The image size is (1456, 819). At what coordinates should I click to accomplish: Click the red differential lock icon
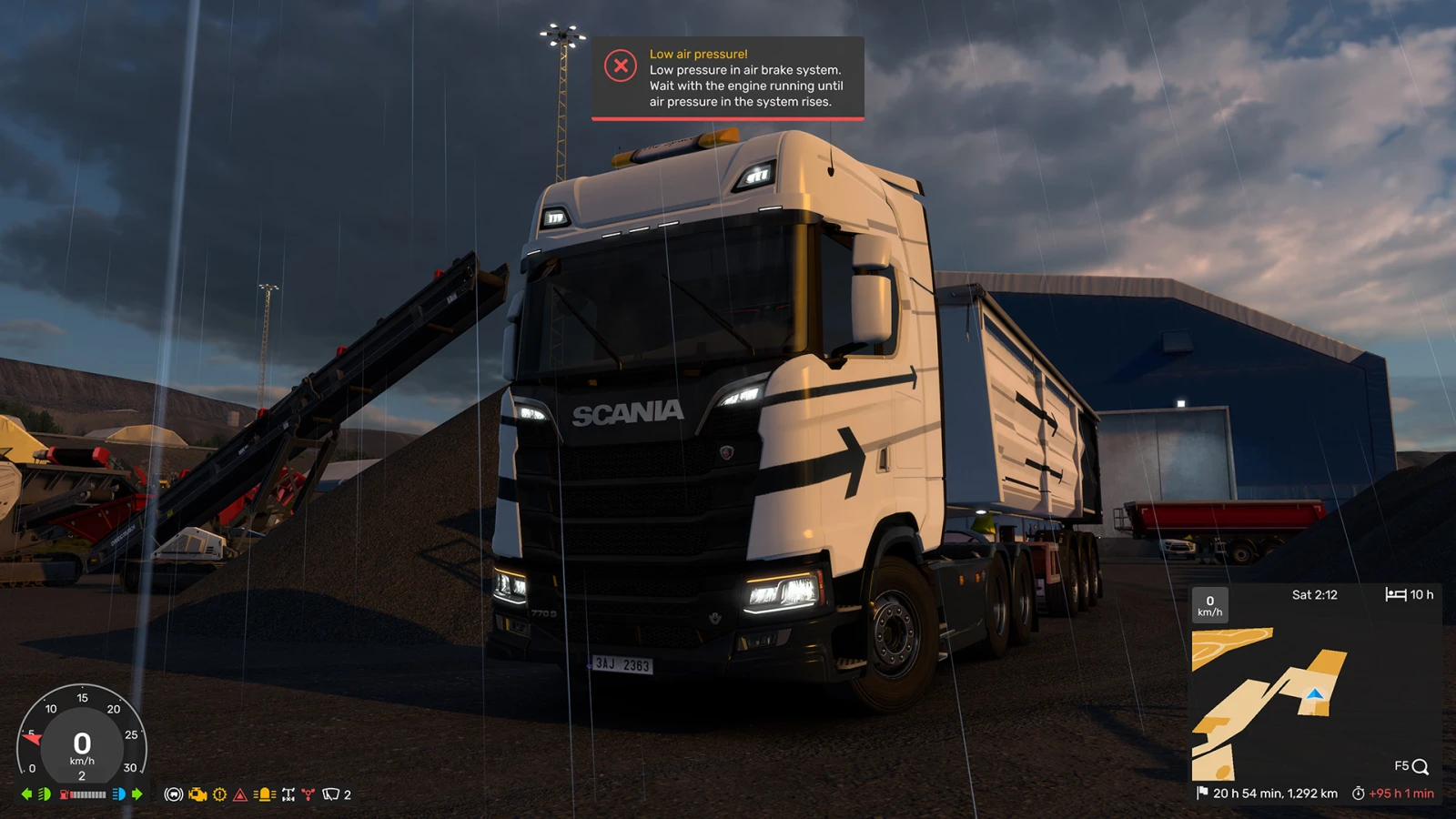point(308,794)
